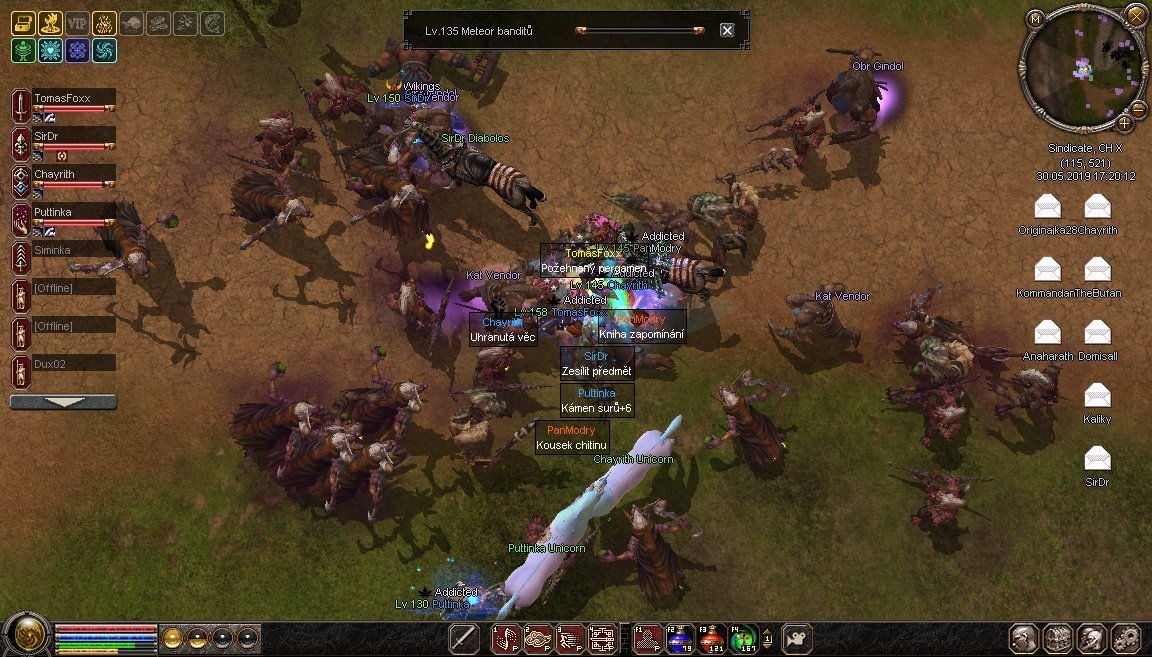Image resolution: width=1152 pixels, height=657 pixels.
Task: Zoom out the minimap with minus button
Action: pyautogui.click(x=1138, y=109)
